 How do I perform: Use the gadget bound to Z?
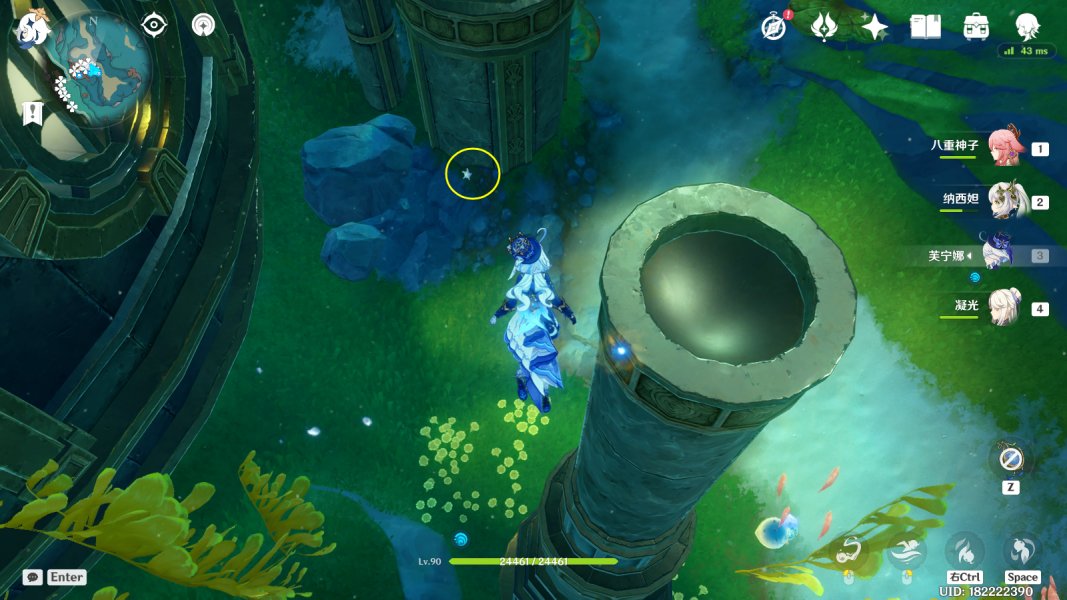[1011, 461]
